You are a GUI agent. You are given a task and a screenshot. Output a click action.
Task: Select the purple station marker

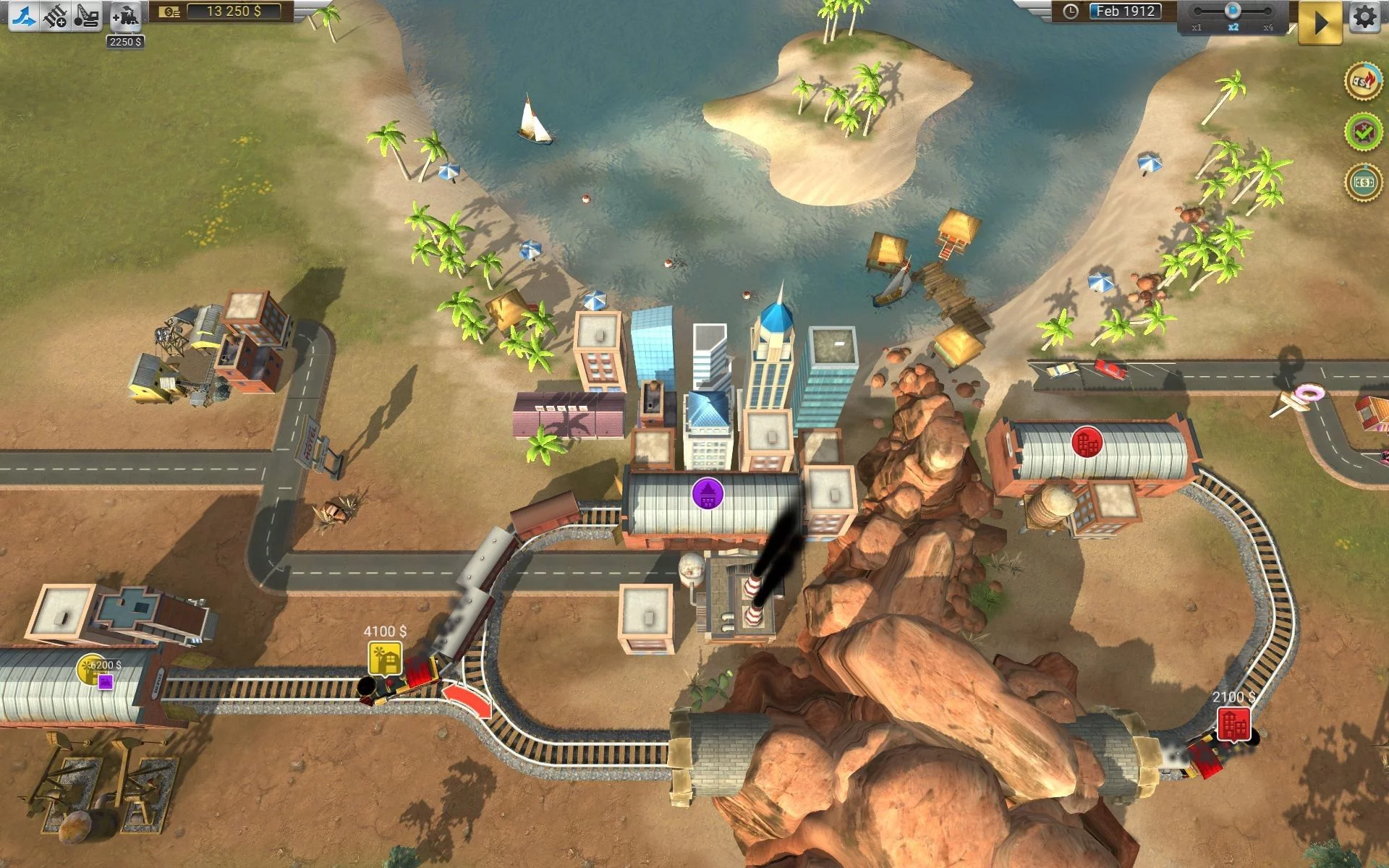pos(708,494)
